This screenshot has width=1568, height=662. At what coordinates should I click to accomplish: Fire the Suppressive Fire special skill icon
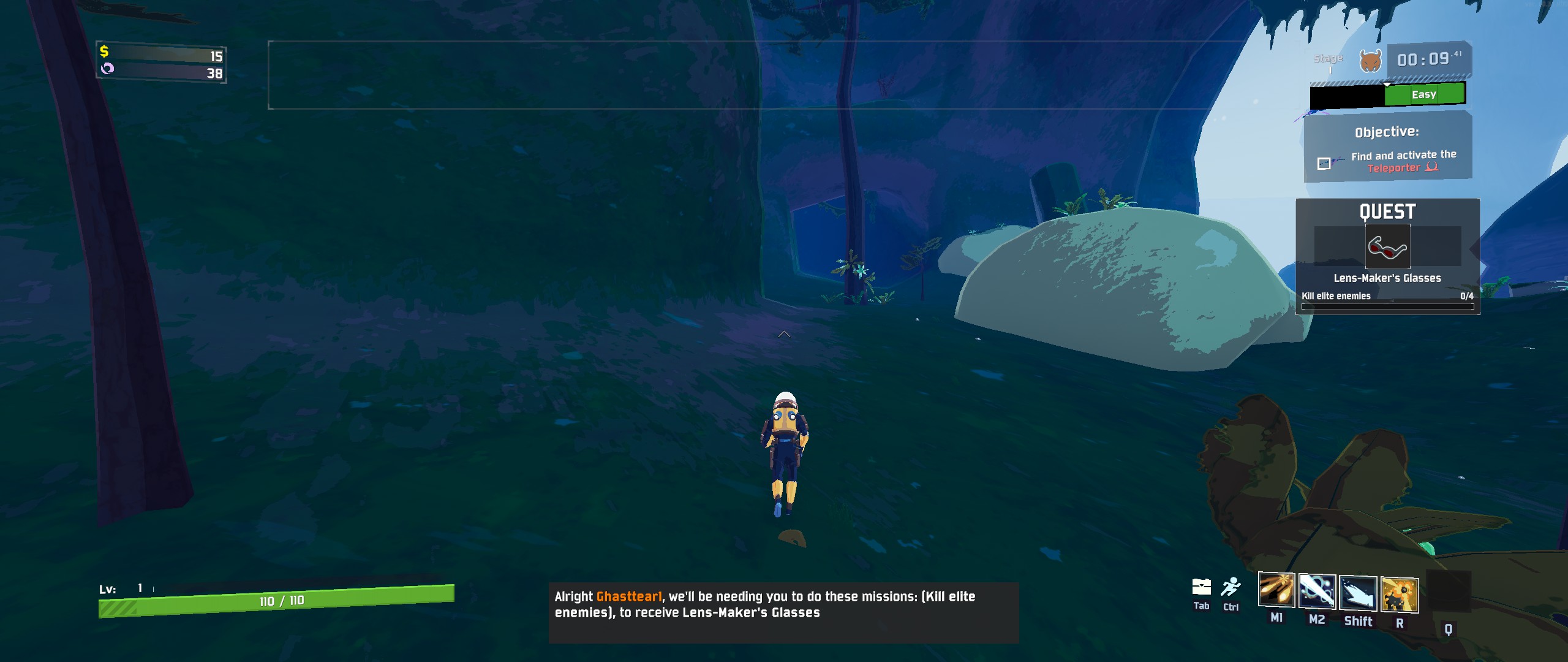pyautogui.click(x=1400, y=595)
